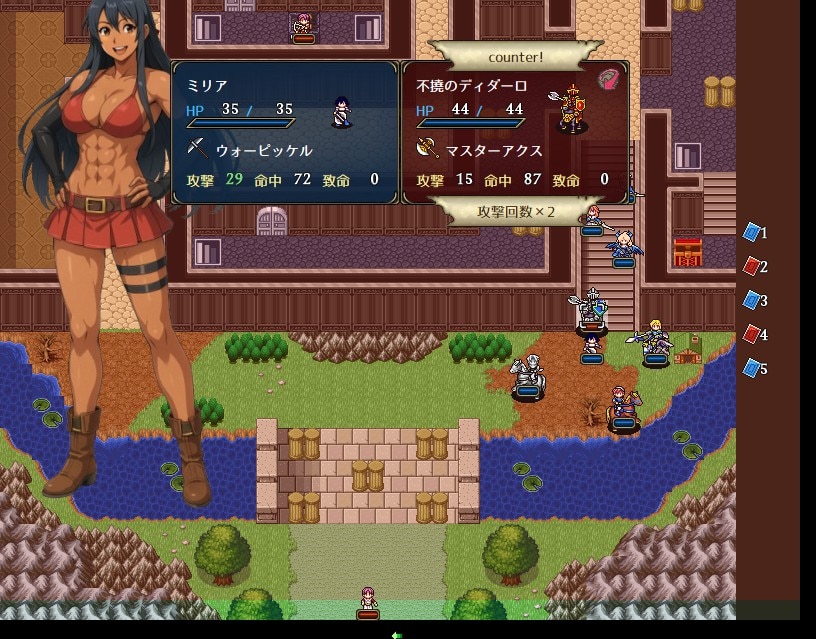Click the blue turn card numbered 3
Viewport: 816px width, 639px height.
point(752,300)
